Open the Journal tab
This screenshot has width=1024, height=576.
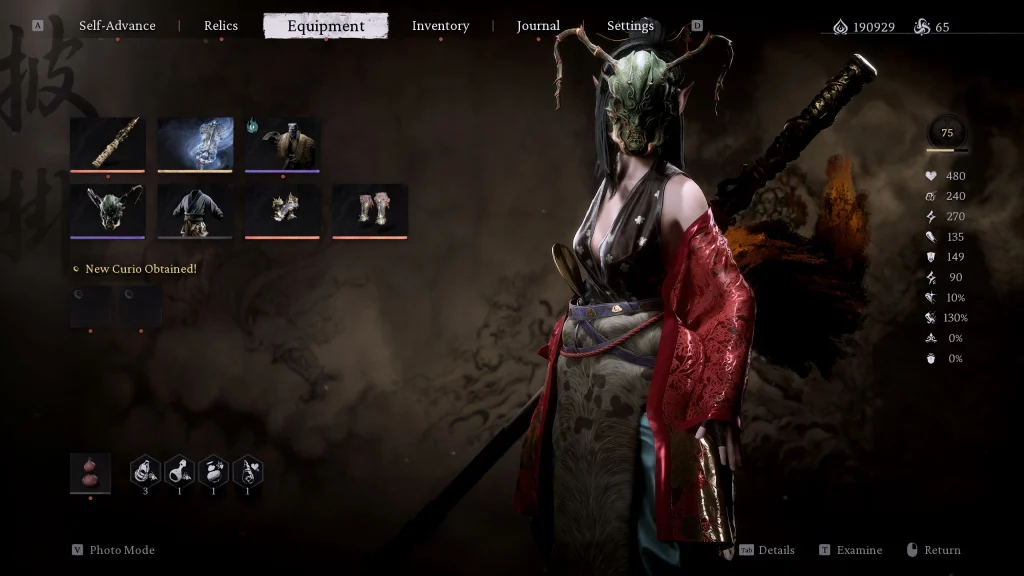(538, 26)
